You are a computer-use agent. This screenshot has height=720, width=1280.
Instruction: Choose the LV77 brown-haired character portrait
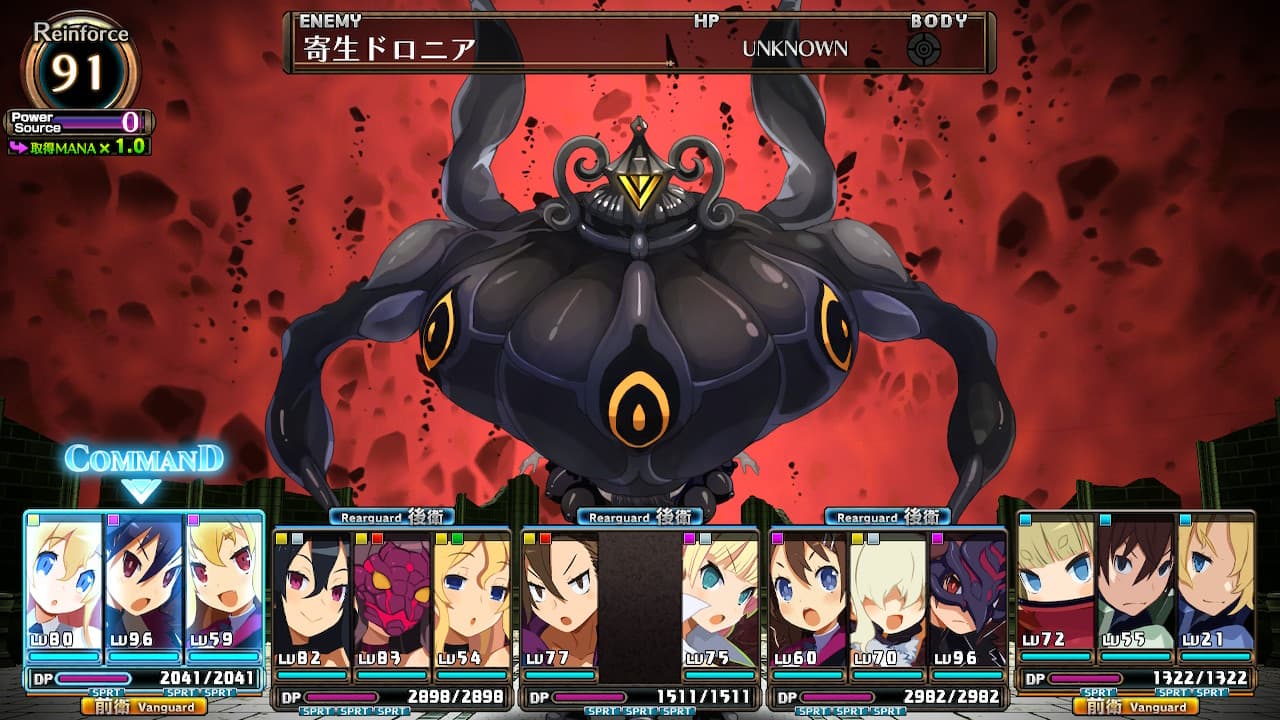pos(559,600)
